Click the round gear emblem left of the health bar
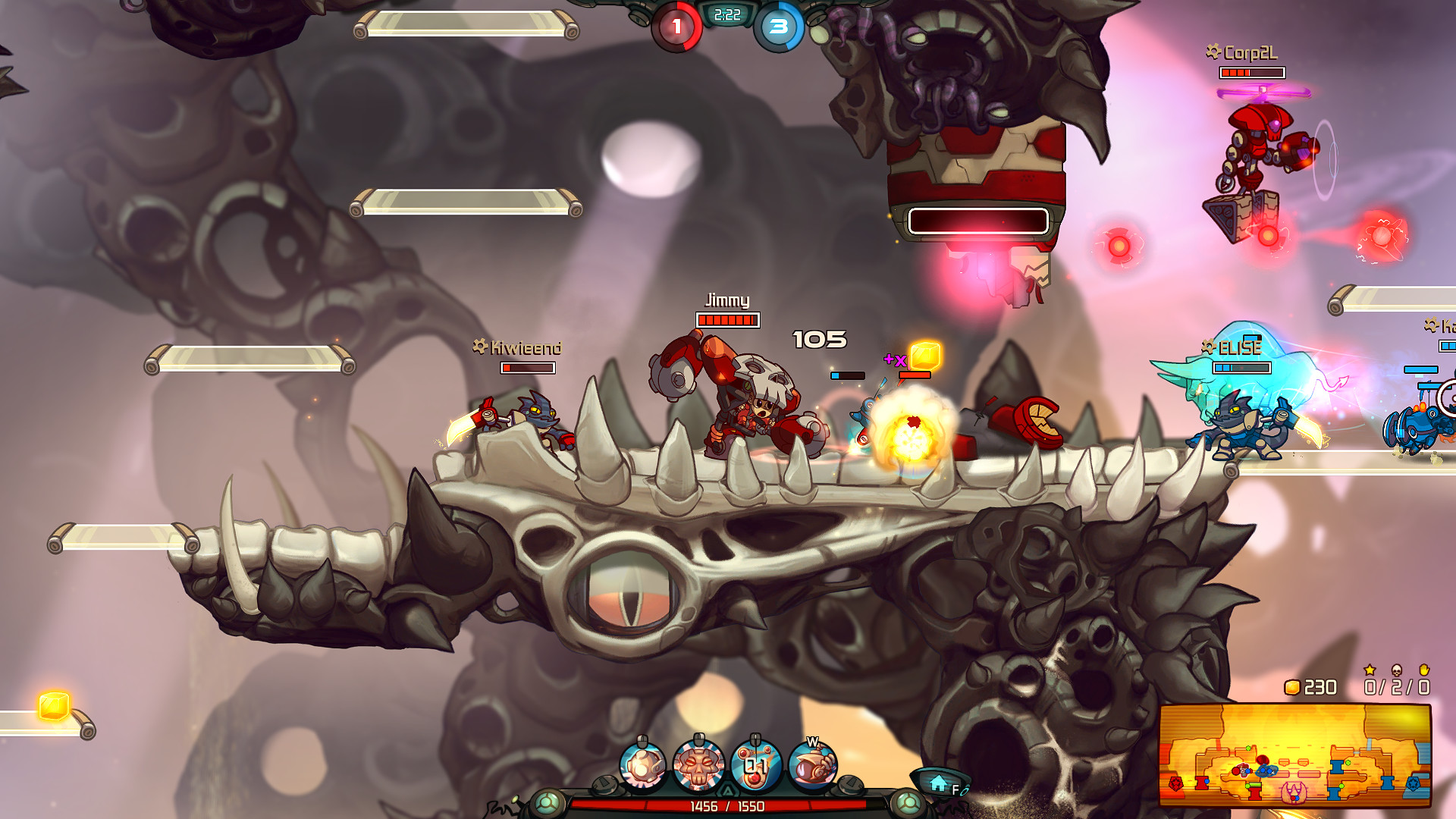1456x819 pixels. tap(548, 802)
